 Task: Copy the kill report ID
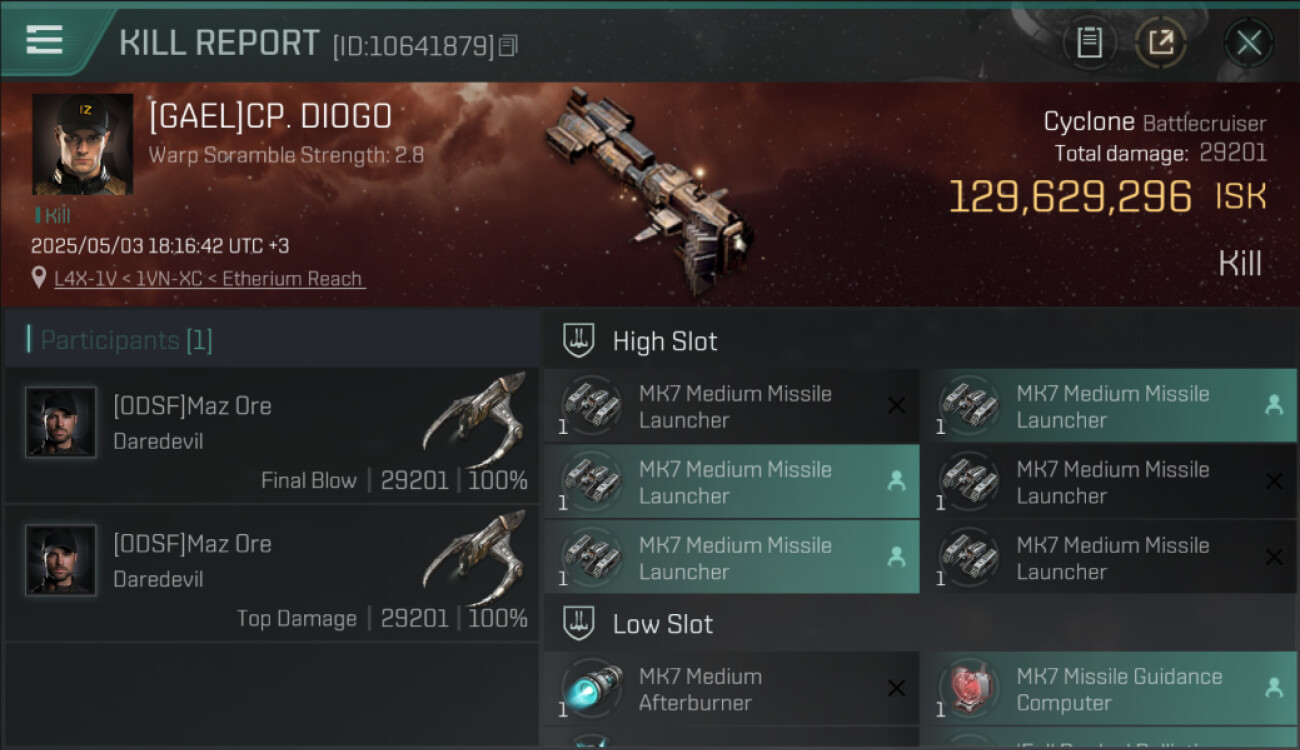(x=509, y=46)
